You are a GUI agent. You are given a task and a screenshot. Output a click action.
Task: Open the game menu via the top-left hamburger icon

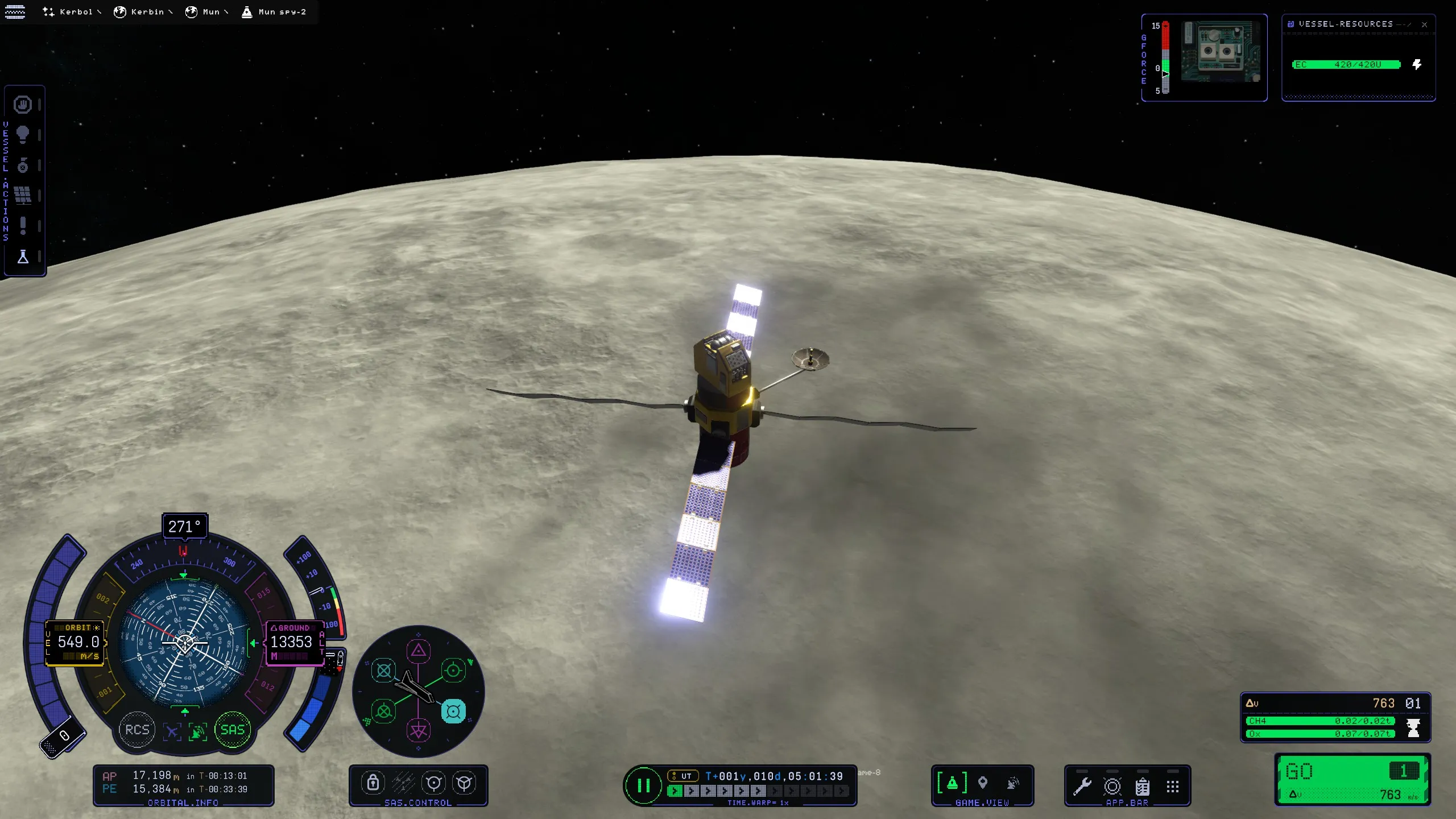pyautogui.click(x=14, y=11)
